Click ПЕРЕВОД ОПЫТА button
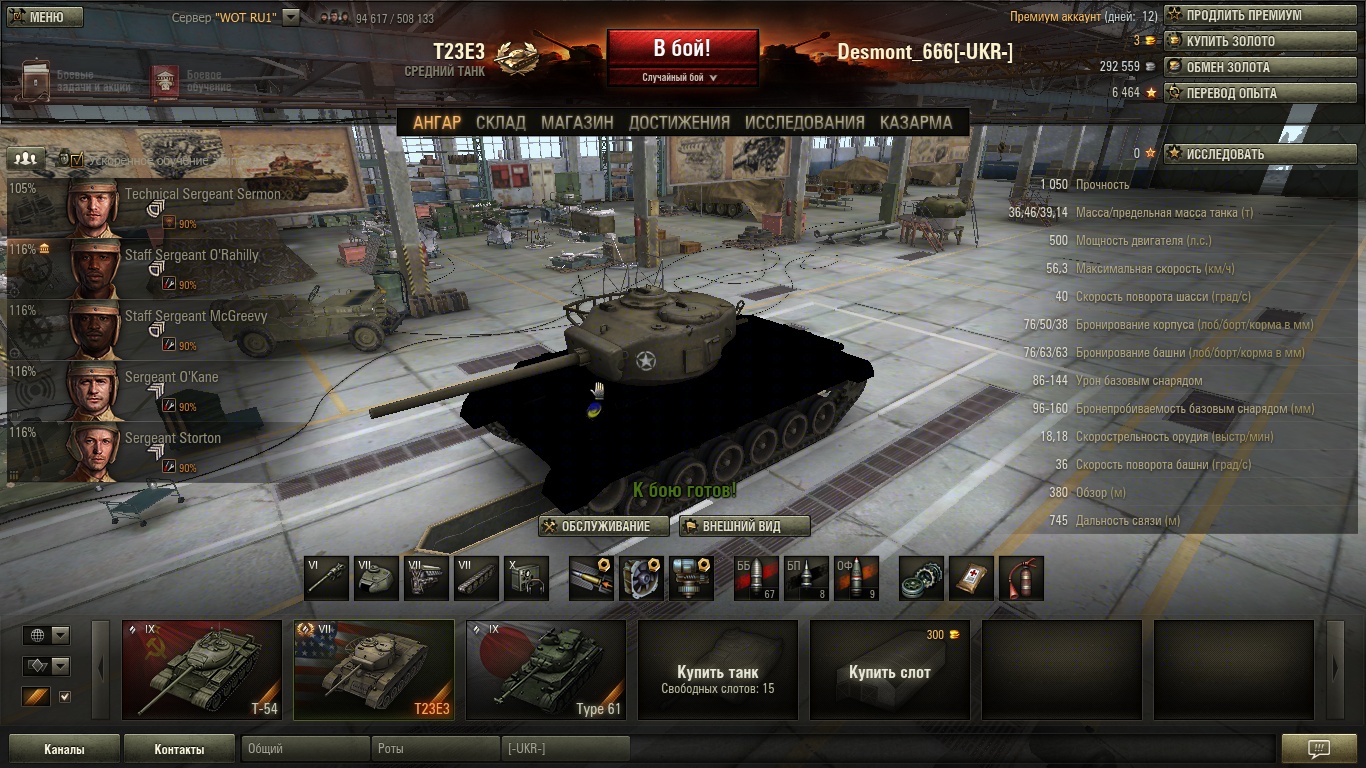Viewport: 1366px width, 768px height. coord(1260,93)
